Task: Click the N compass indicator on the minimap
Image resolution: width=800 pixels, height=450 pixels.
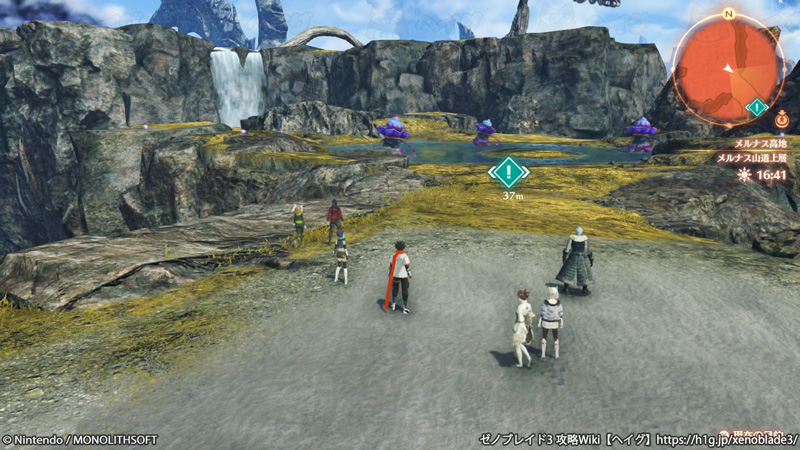Action: (727, 14)
